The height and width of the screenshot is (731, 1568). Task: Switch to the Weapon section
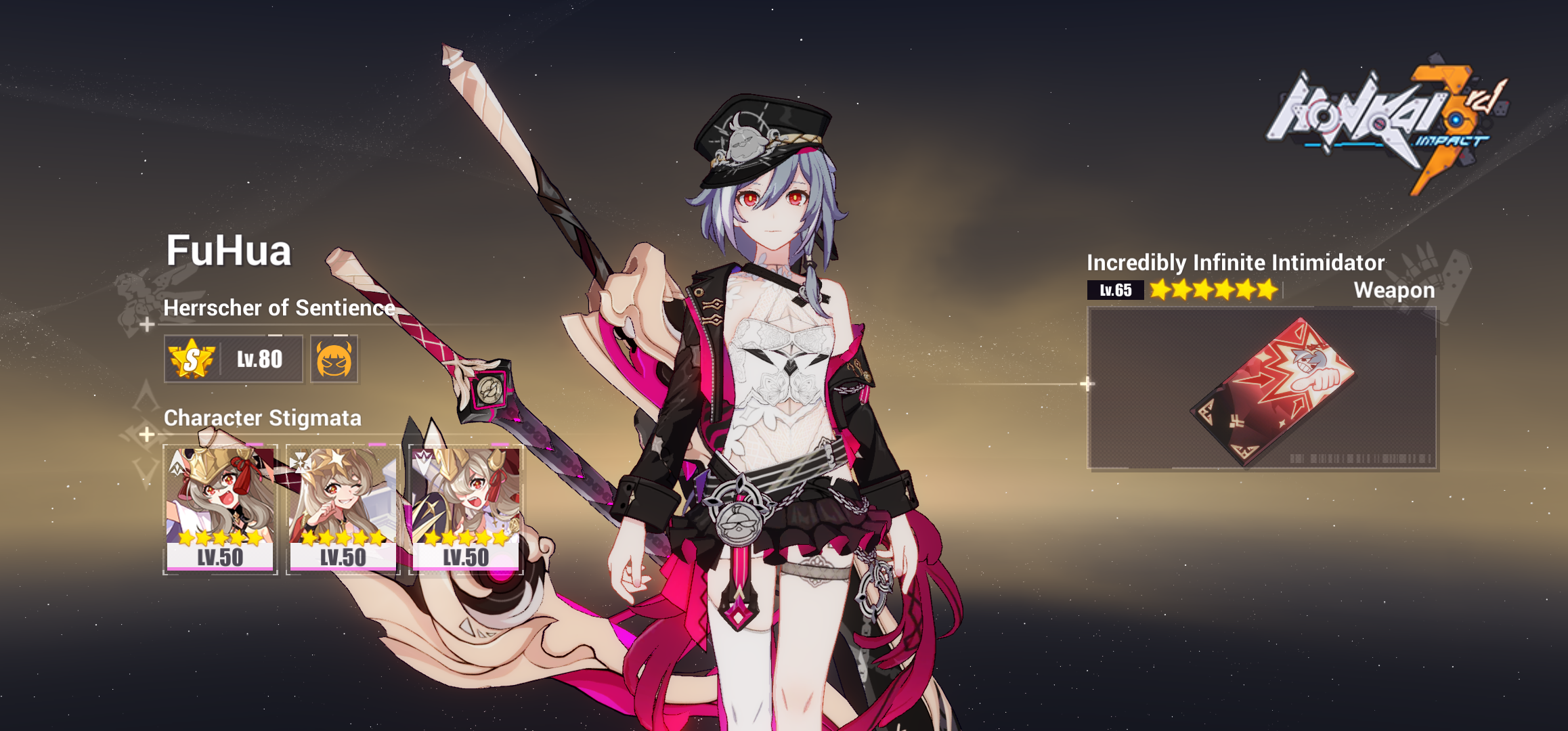pyautogui.click(x=1393, y=290)
